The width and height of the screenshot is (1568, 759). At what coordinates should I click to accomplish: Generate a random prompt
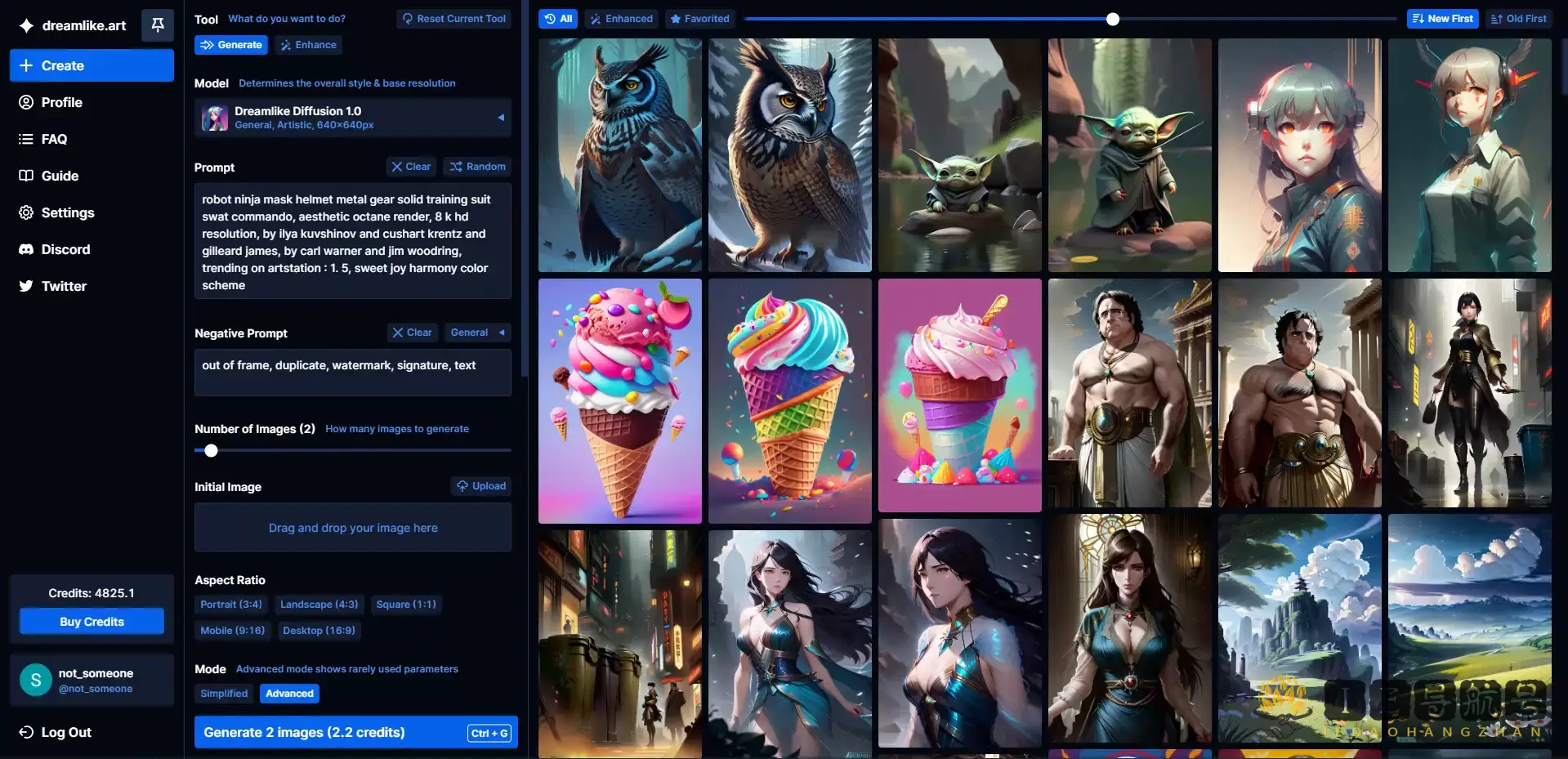(477, 167)
